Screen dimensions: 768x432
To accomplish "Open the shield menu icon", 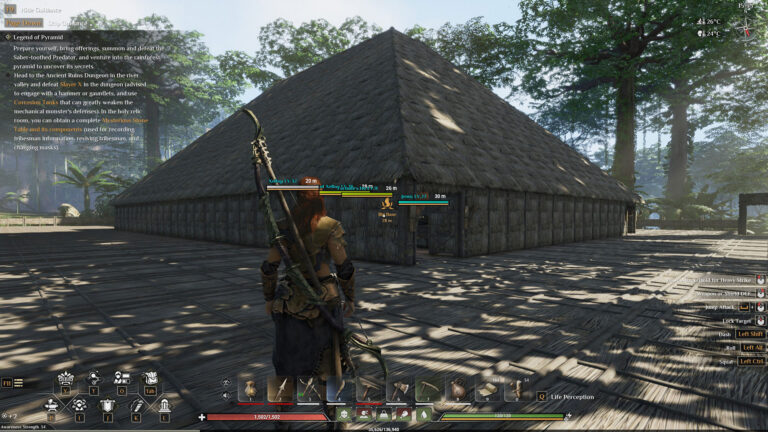I will pos(107,405).
